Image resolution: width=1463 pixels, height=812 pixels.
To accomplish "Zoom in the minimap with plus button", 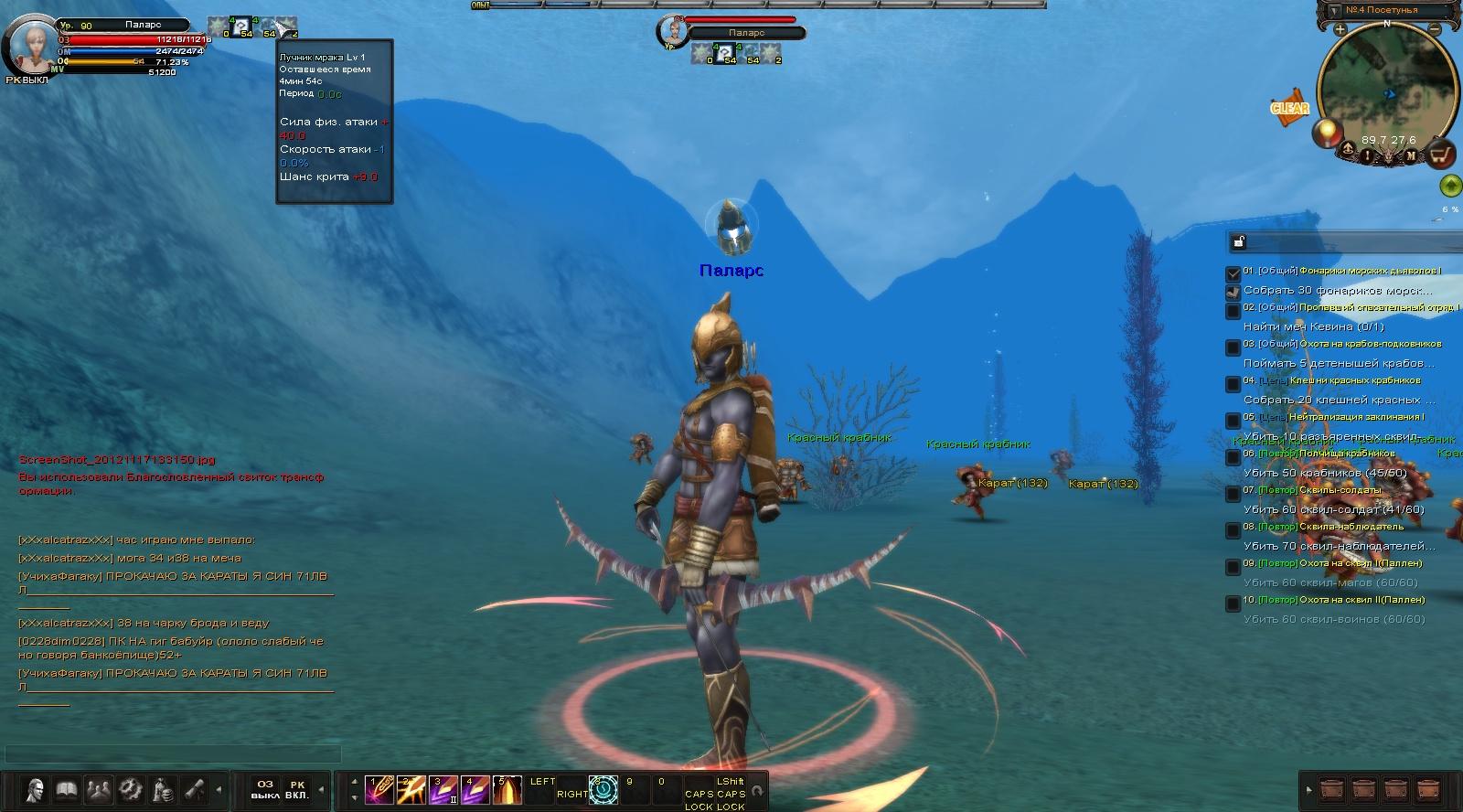I will coord(1340,29).
